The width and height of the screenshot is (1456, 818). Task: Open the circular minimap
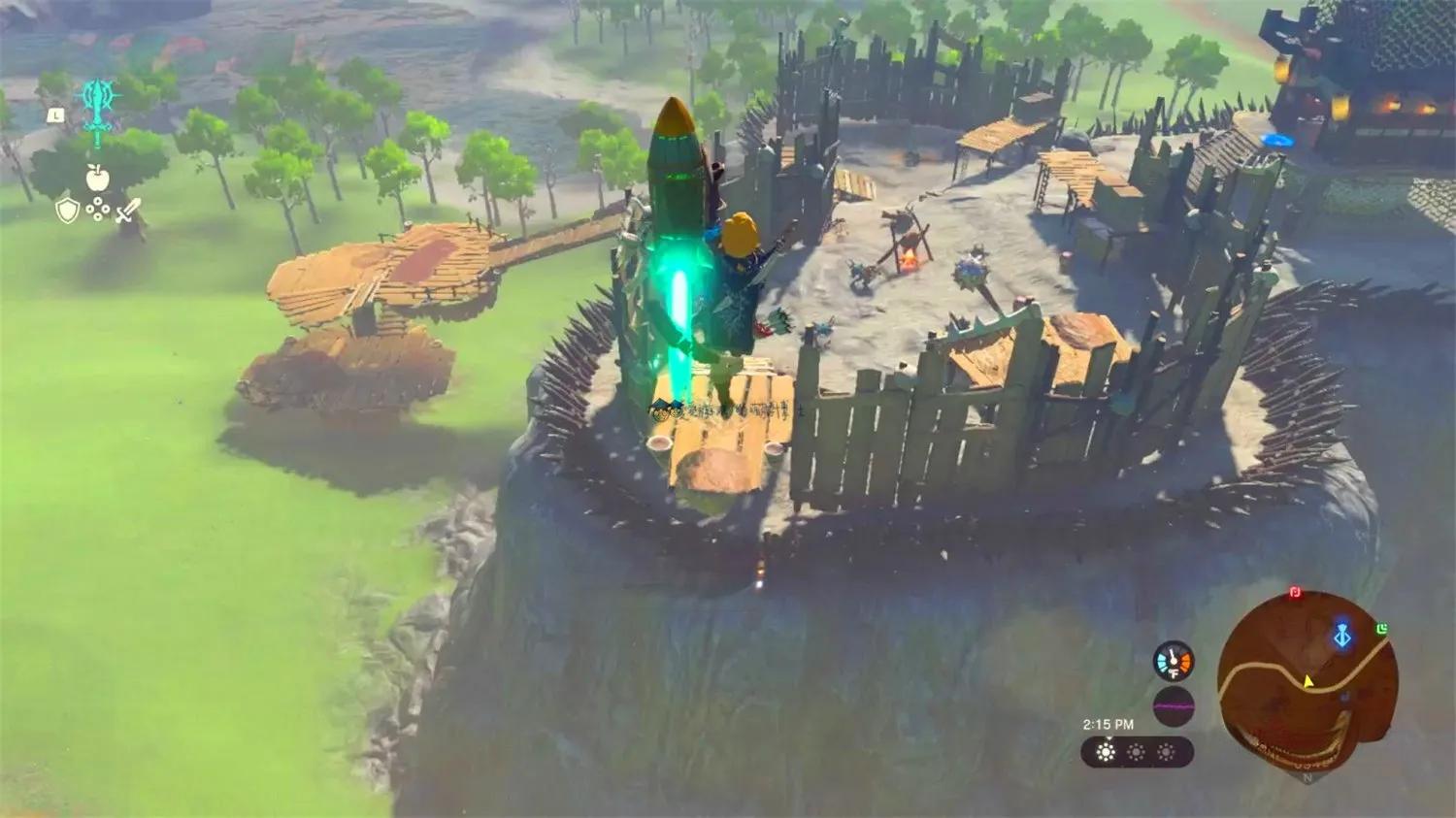point(1307,684)
